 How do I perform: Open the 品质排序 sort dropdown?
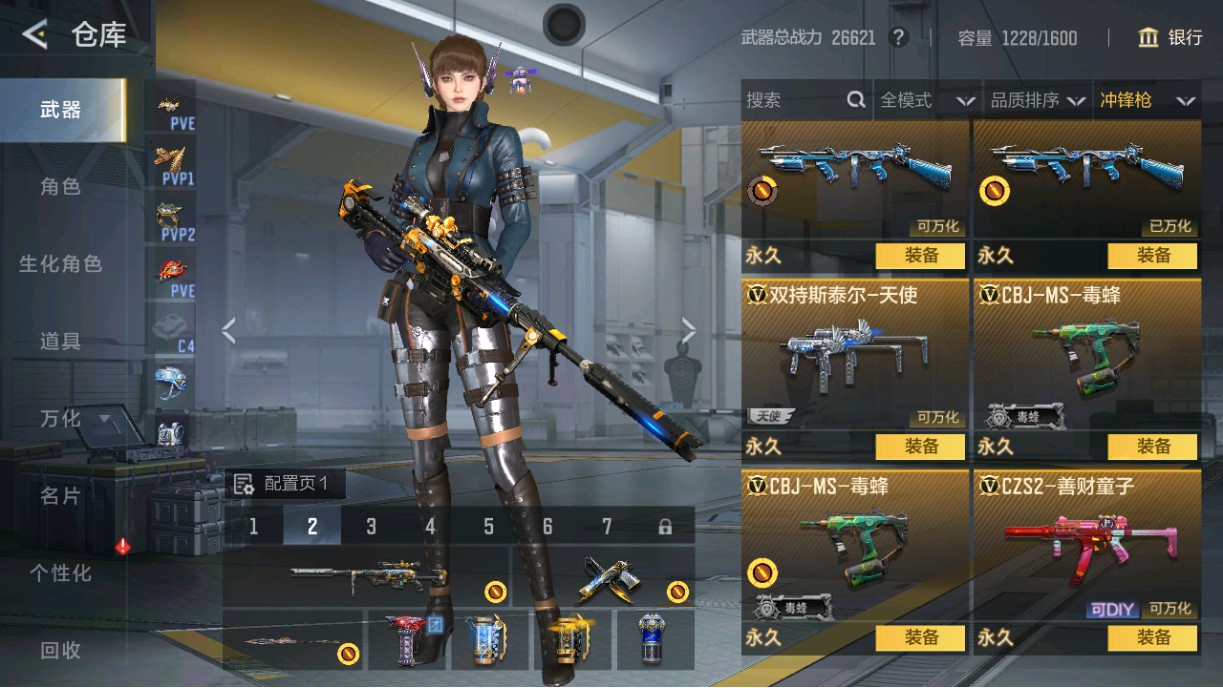[x=1038, y=100]
